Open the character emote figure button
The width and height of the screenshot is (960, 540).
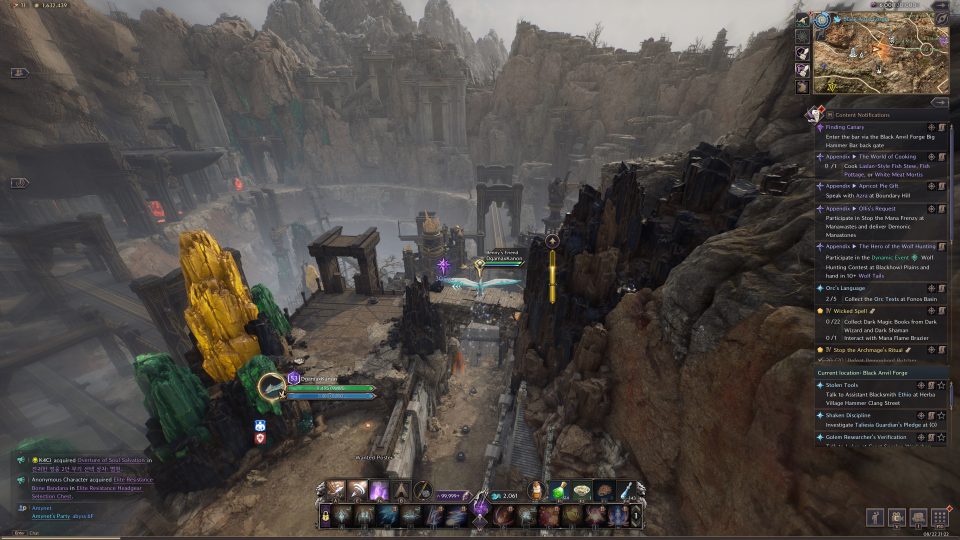[875, 517]
